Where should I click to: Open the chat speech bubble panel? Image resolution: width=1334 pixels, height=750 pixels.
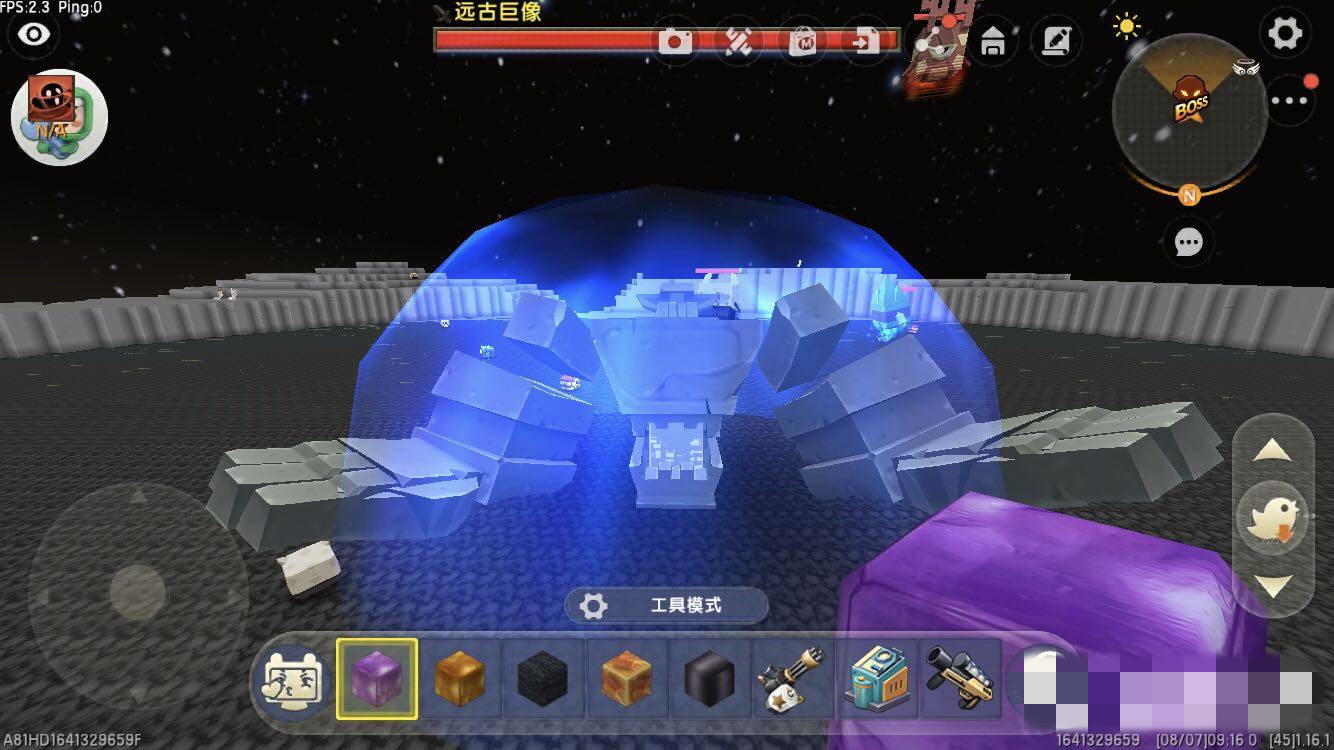1188,242
